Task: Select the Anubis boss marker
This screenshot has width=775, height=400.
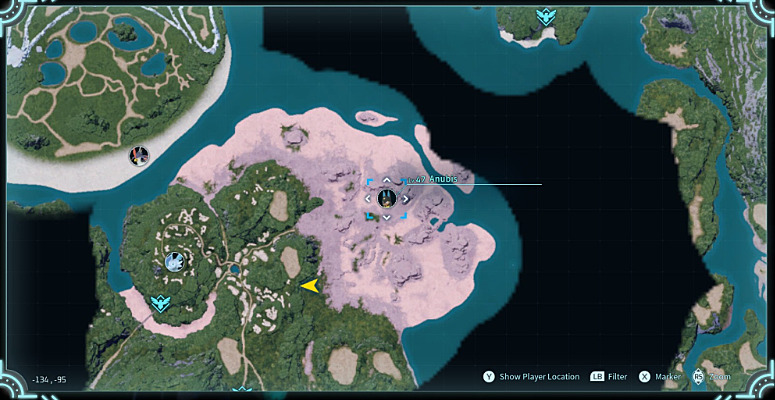Action: [386, 198]
